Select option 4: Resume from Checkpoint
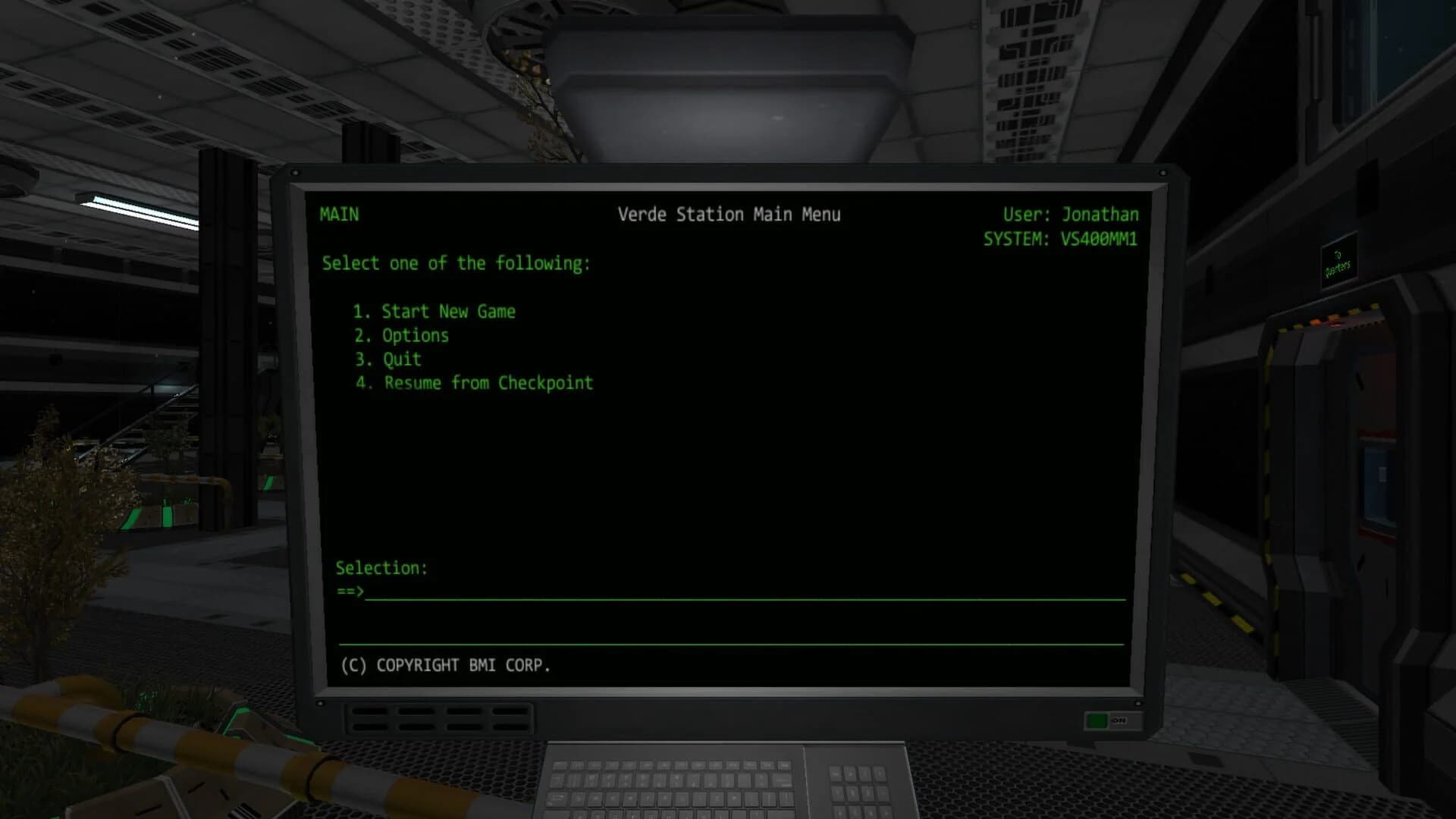 pyautogui.click(x=472, y=383)
